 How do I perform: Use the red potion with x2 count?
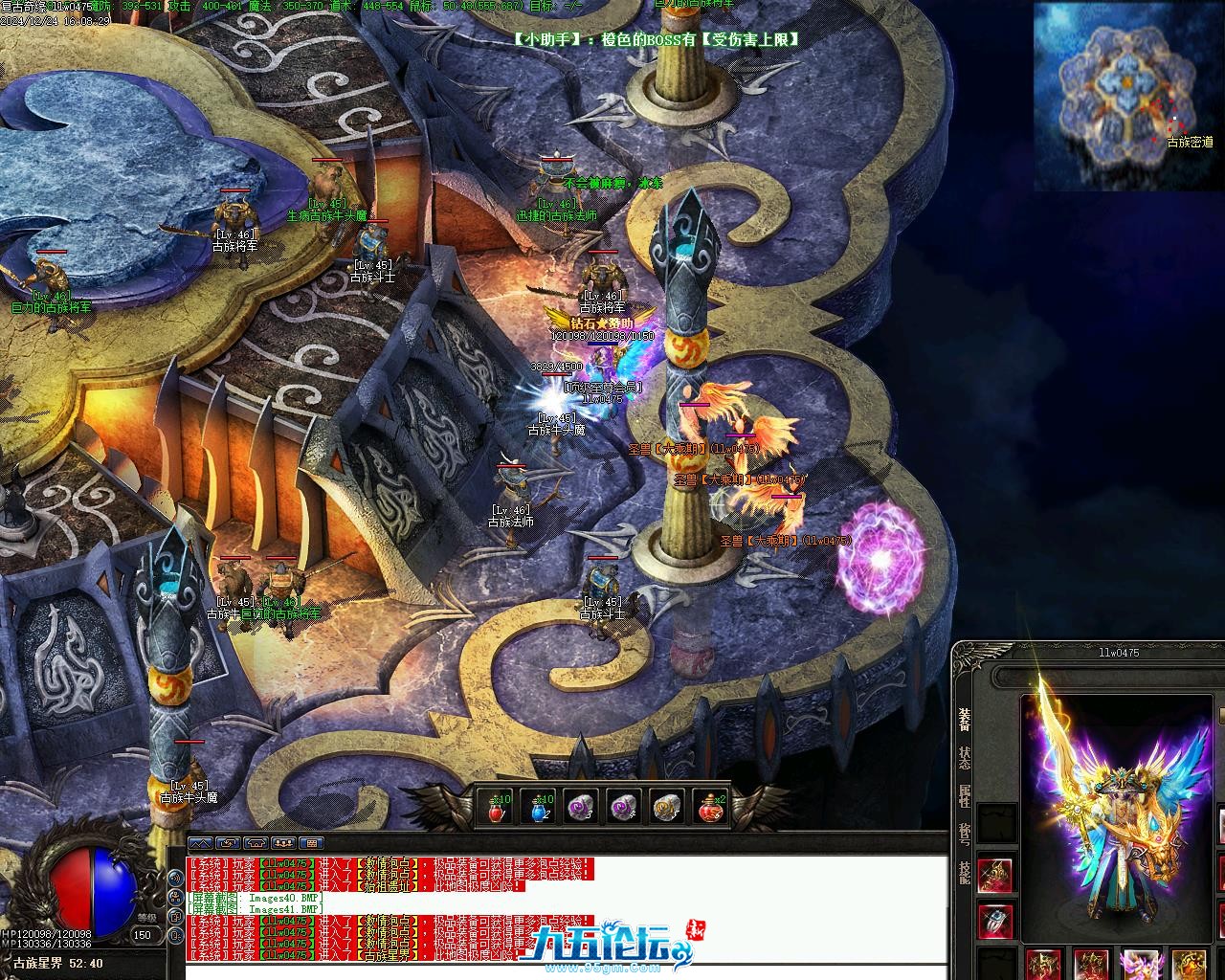[710, 809]
